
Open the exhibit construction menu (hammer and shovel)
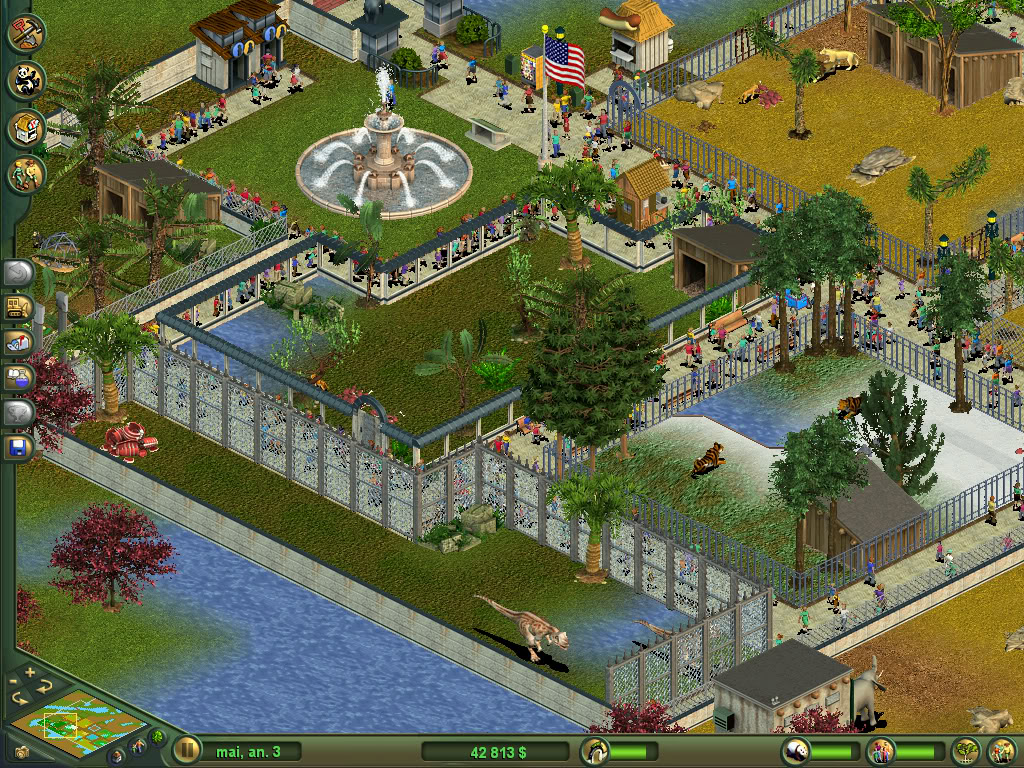[27, 33]
